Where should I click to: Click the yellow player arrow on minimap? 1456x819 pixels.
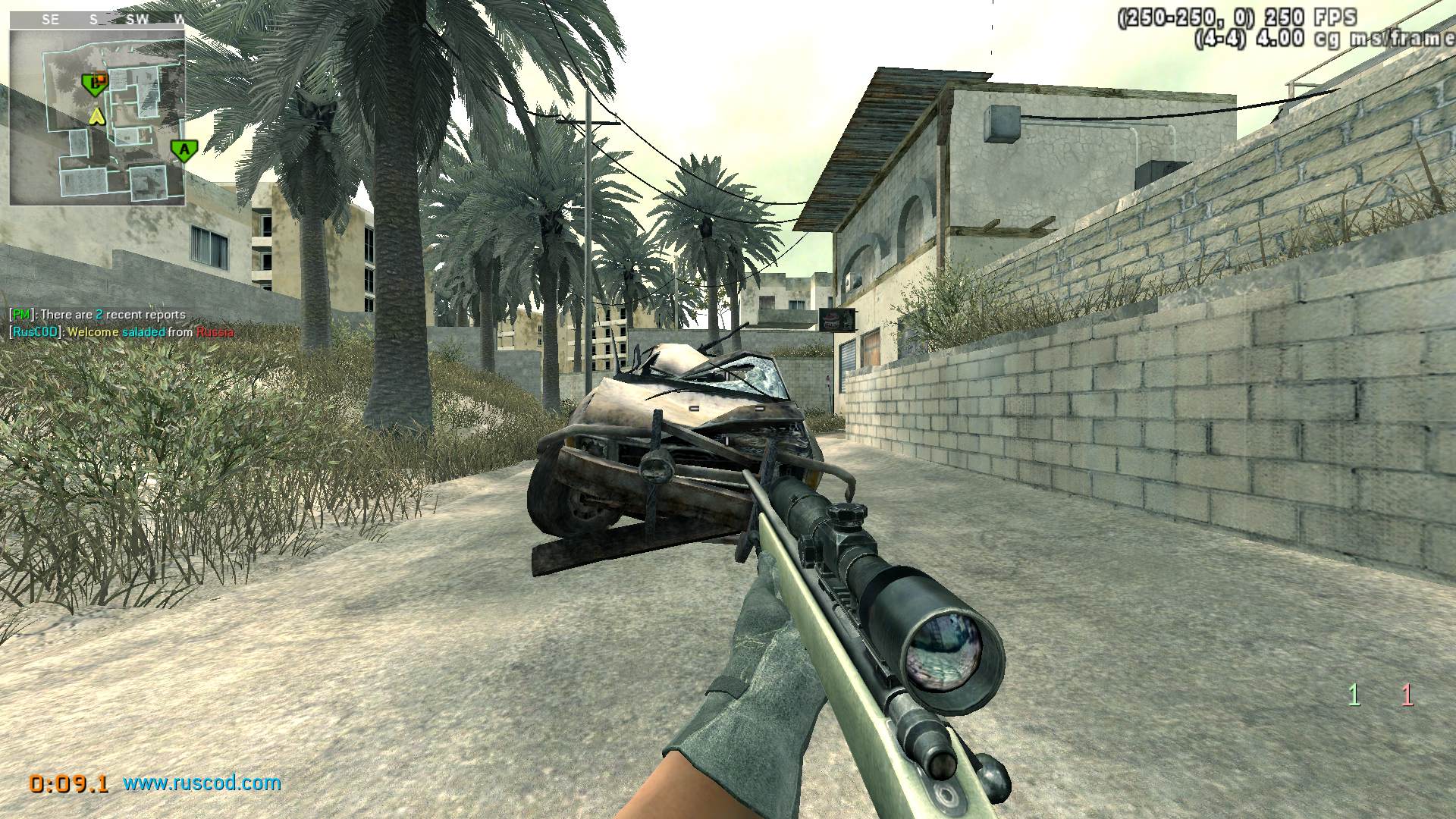point(96,116)
